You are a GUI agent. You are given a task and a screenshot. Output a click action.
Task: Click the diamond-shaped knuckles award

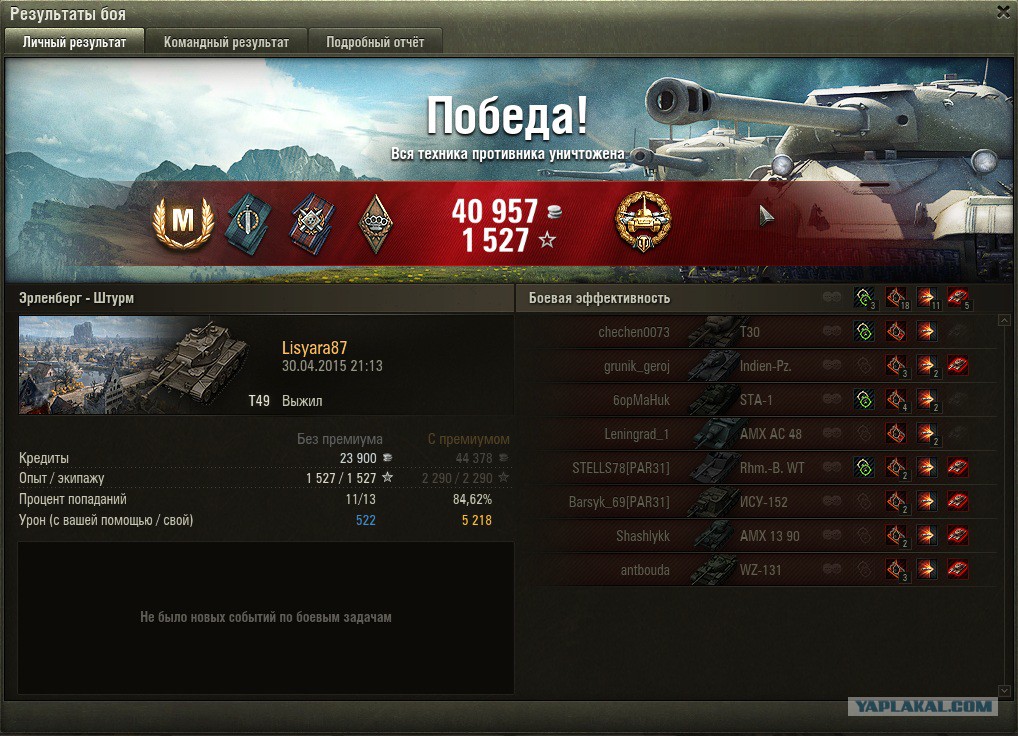pyautogui.click(x=375, y=222)
